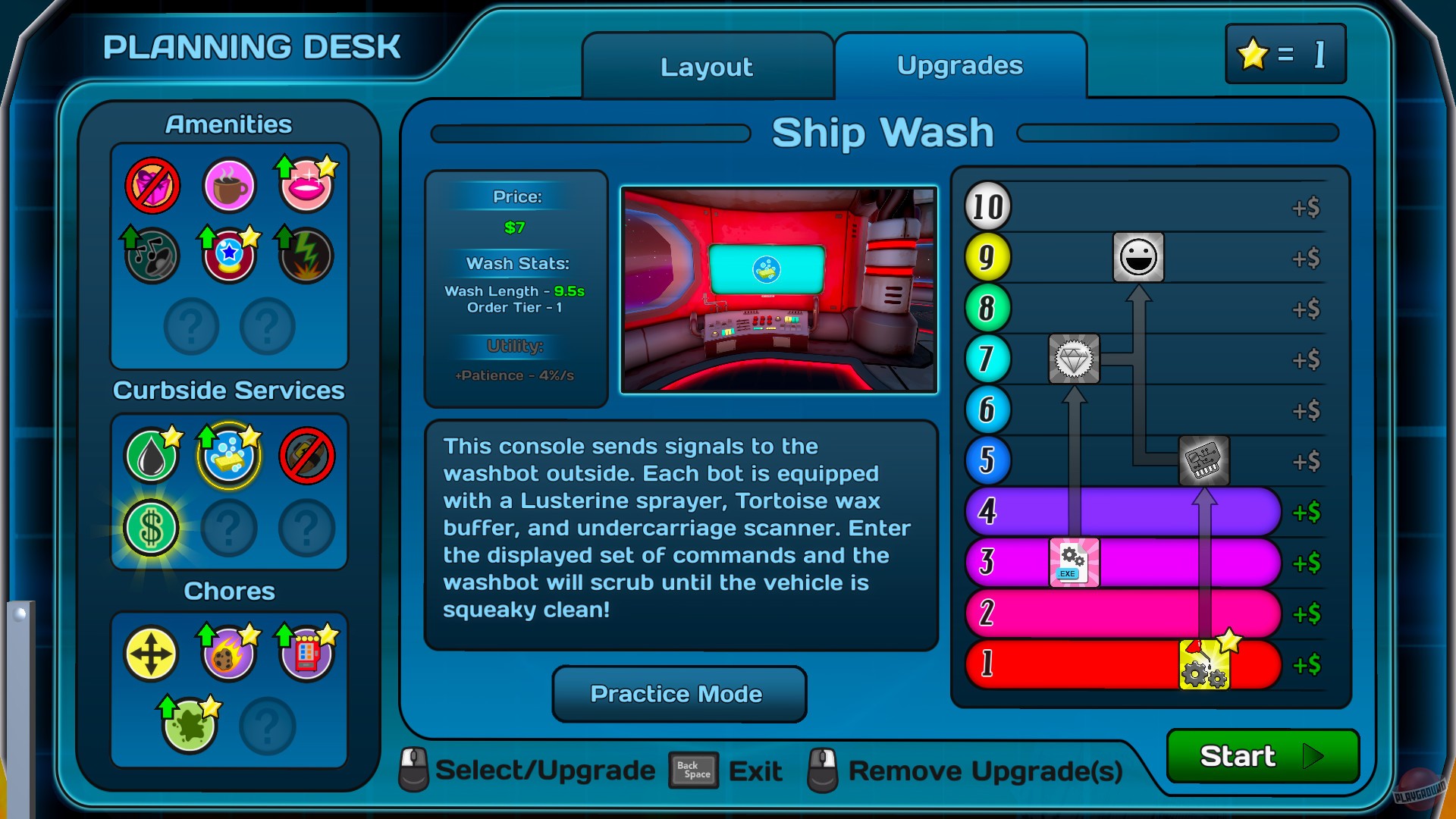Click the Practice Mode button
The image size is (1456, 819).
pos(677,694)
